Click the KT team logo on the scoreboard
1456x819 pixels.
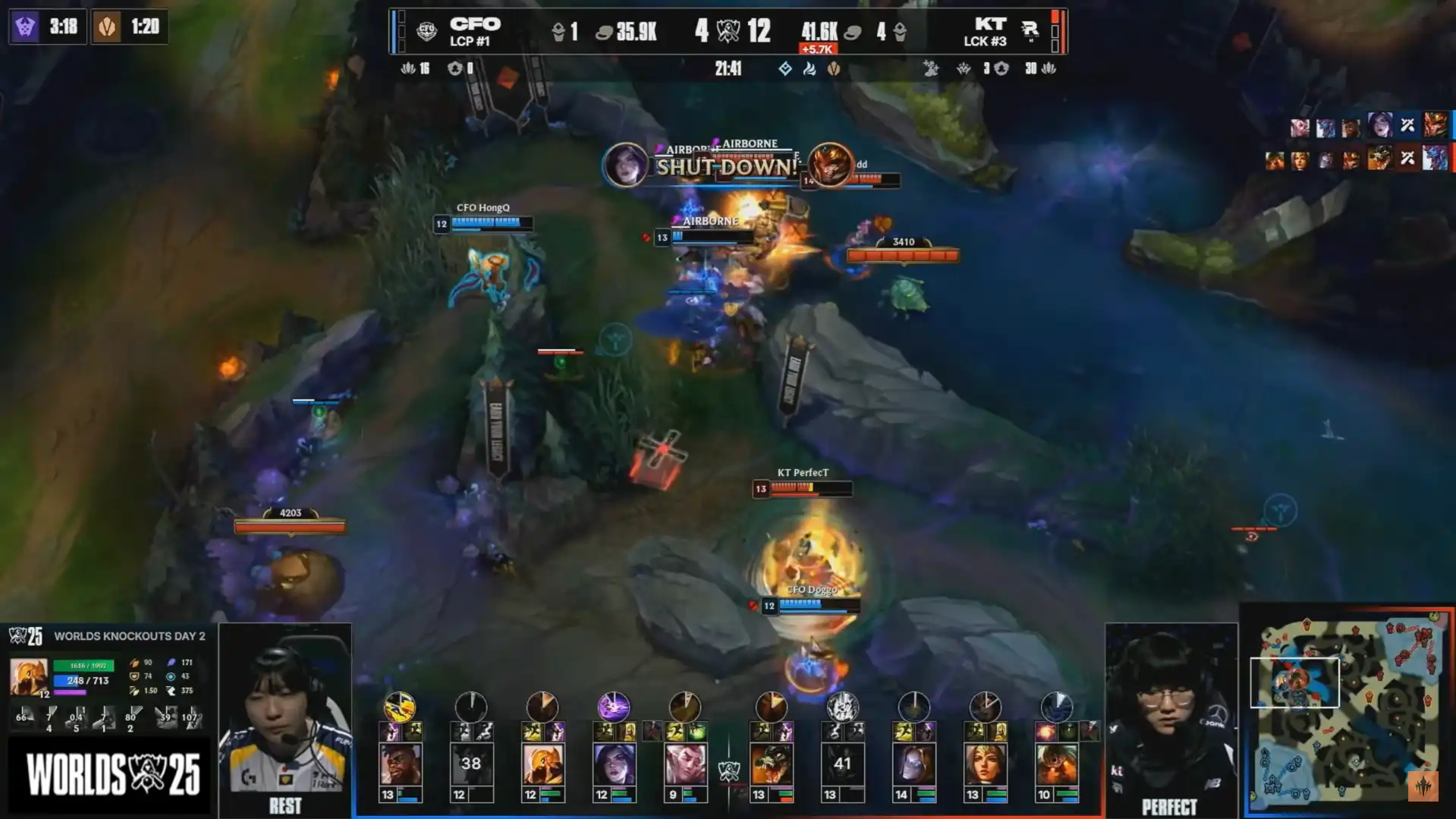(1030, 31)
